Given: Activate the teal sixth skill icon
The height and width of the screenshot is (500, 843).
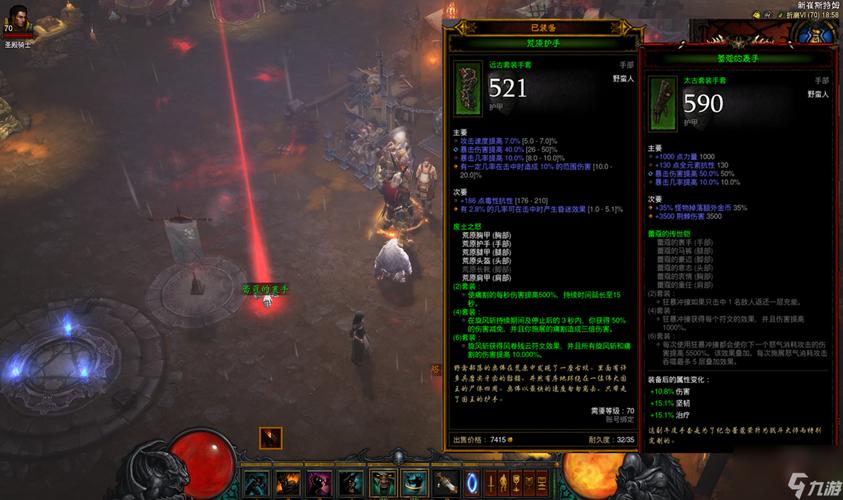Looking at the screenshot, I should [413, 483].
